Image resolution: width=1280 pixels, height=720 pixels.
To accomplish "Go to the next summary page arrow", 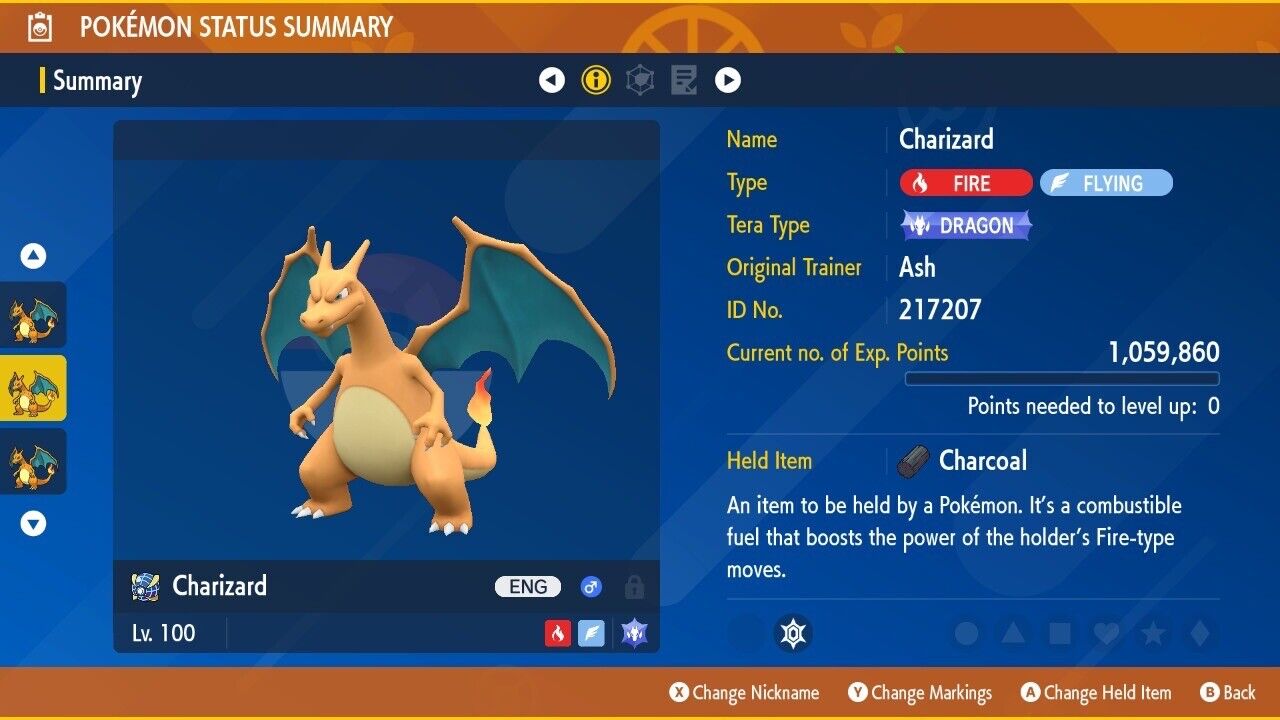I will [x=728, y=80].
